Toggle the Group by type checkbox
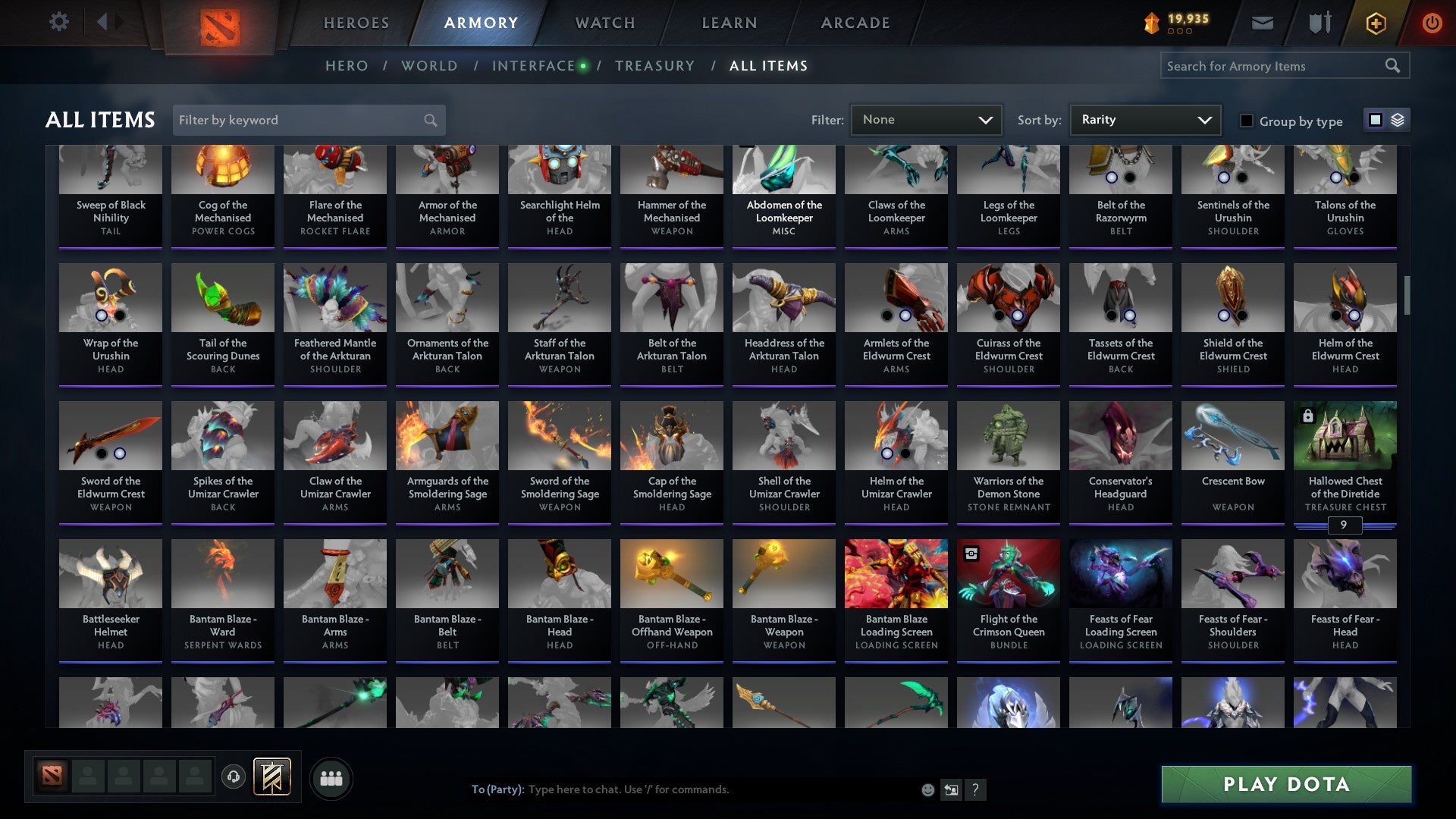The image size is (1456, 819). pyautogui.click(x=1245, y=120)
